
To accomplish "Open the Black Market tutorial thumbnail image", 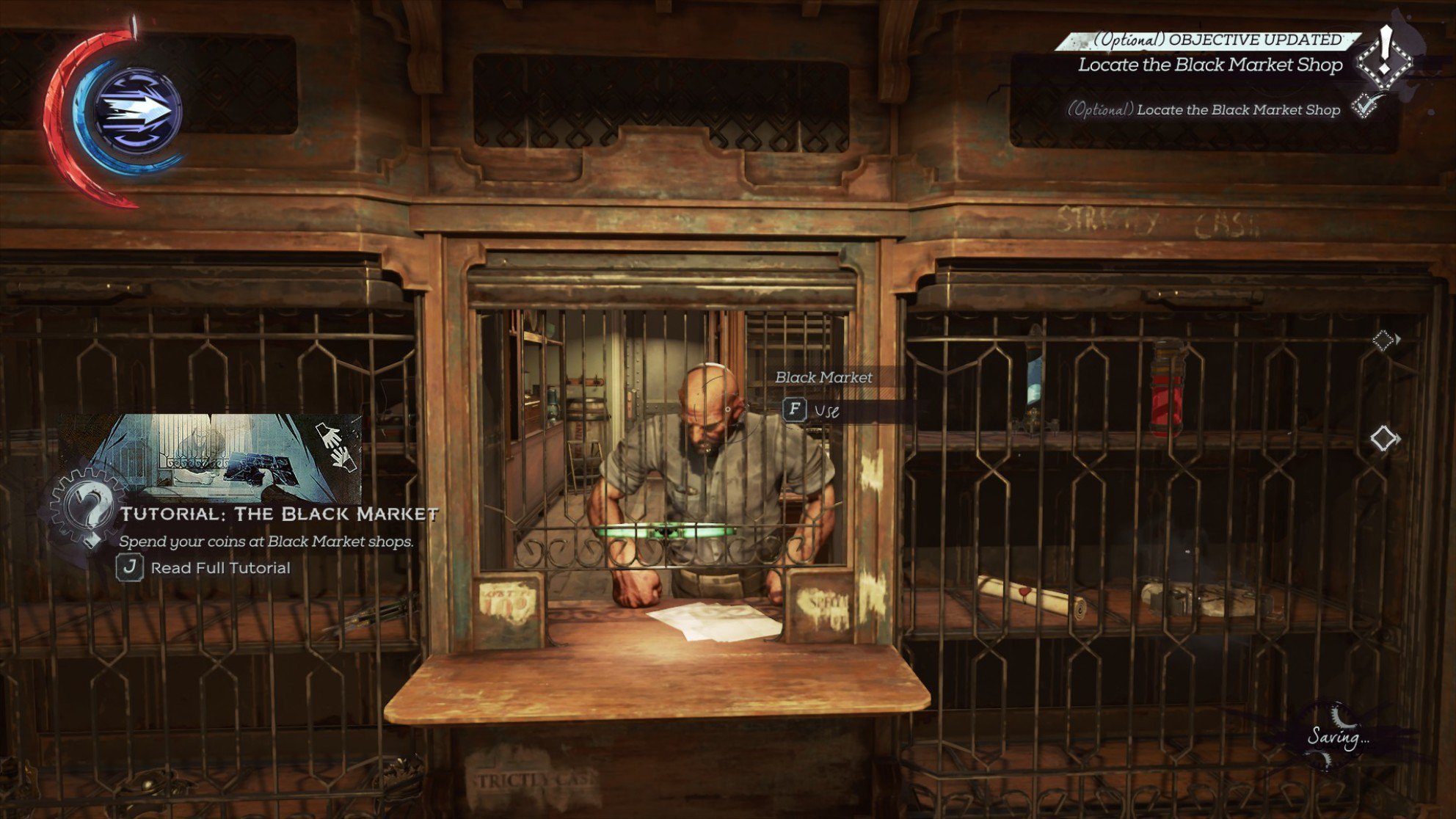I will (211, 456).
